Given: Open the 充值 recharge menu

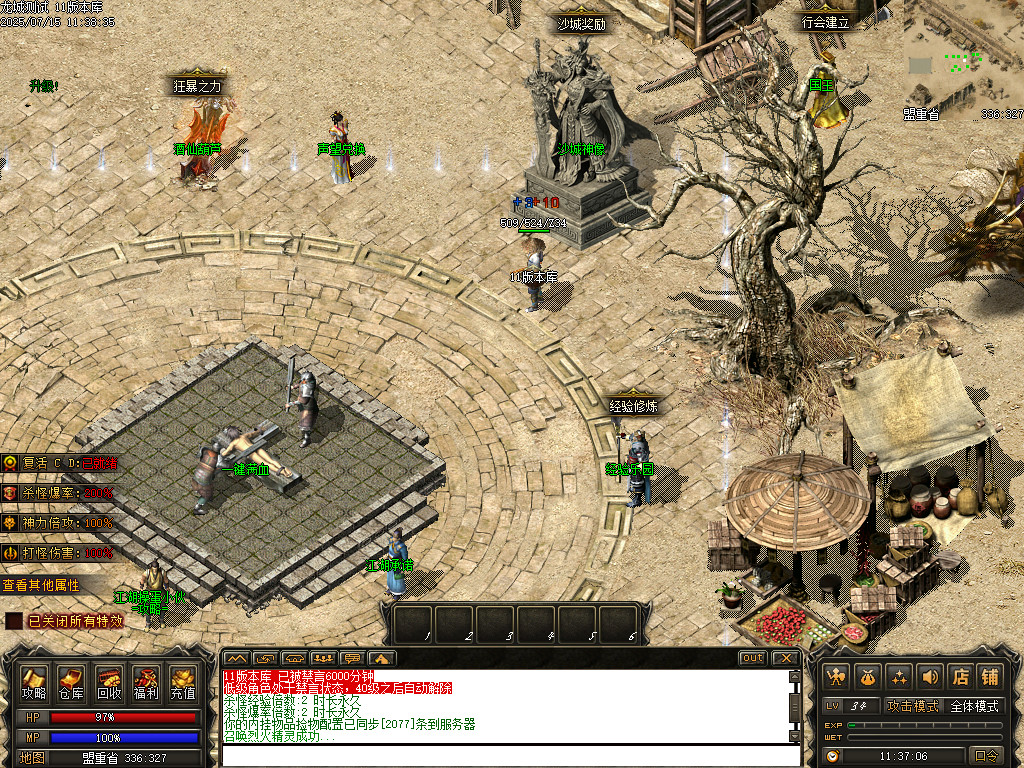Looking at the screenshot, I should [183, 683].
